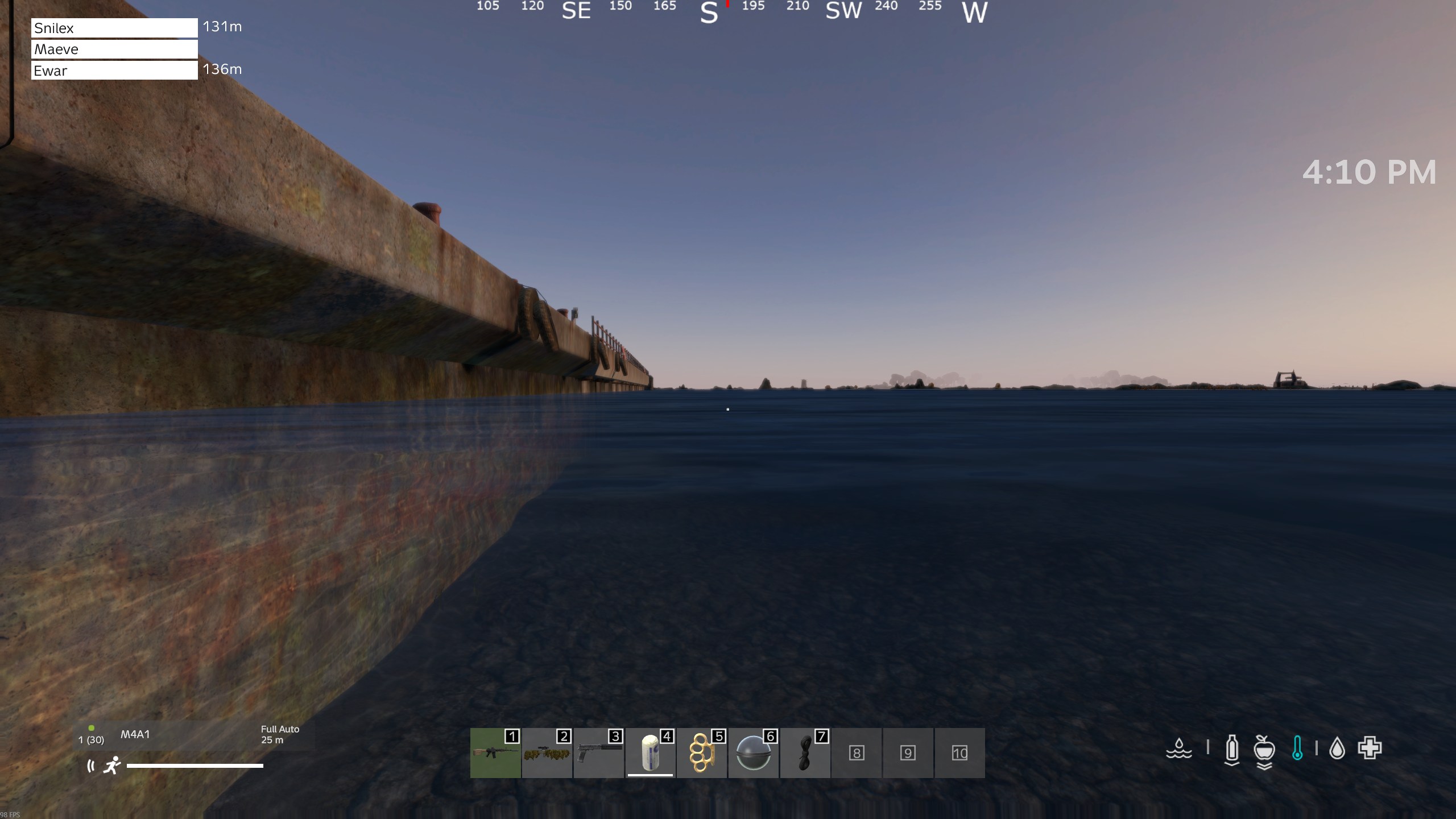The width and height of the screenshot is (1456, 819).
Task: Select Maeve in the squad list
Action: [x=114, y=49]
